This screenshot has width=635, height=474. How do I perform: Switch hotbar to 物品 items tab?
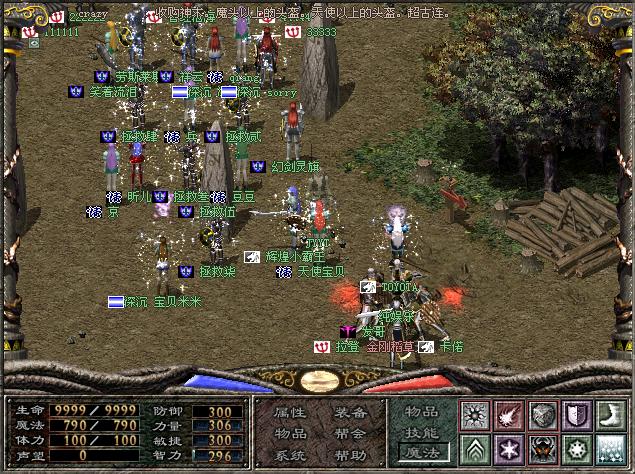[x=421, y=411]
